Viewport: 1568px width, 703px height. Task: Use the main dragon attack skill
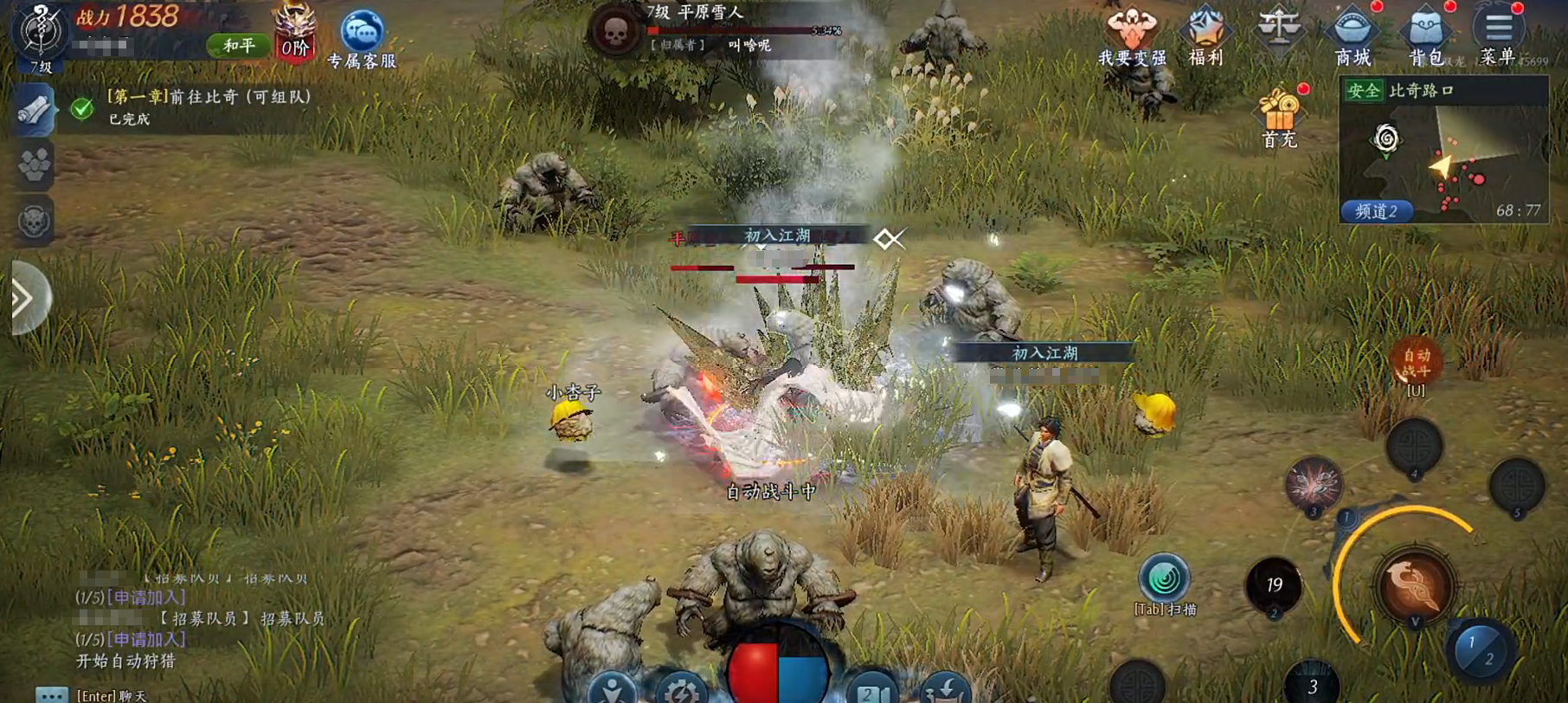(x=1414, y=584)
